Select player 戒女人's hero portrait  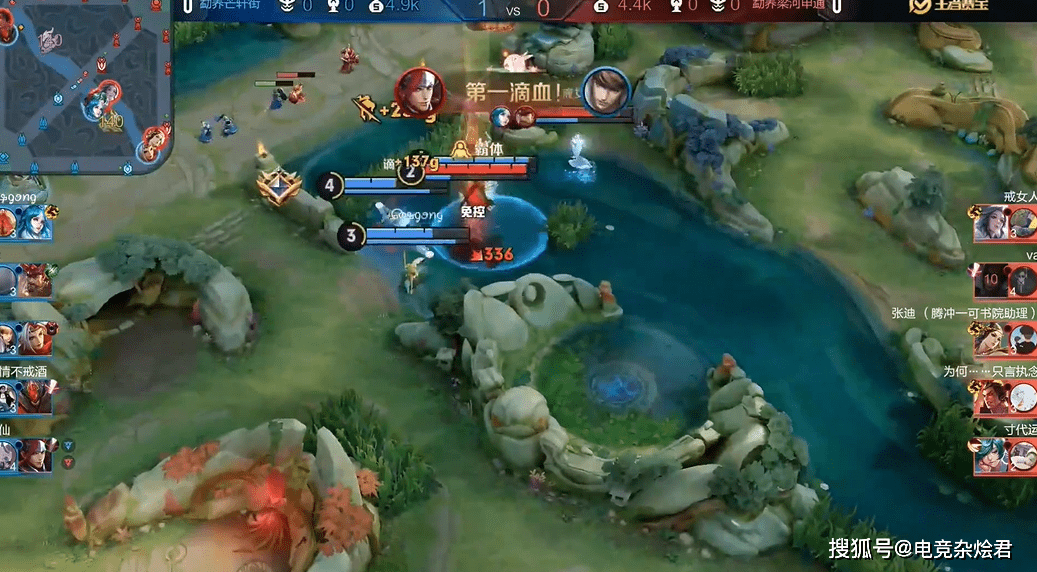991,222
